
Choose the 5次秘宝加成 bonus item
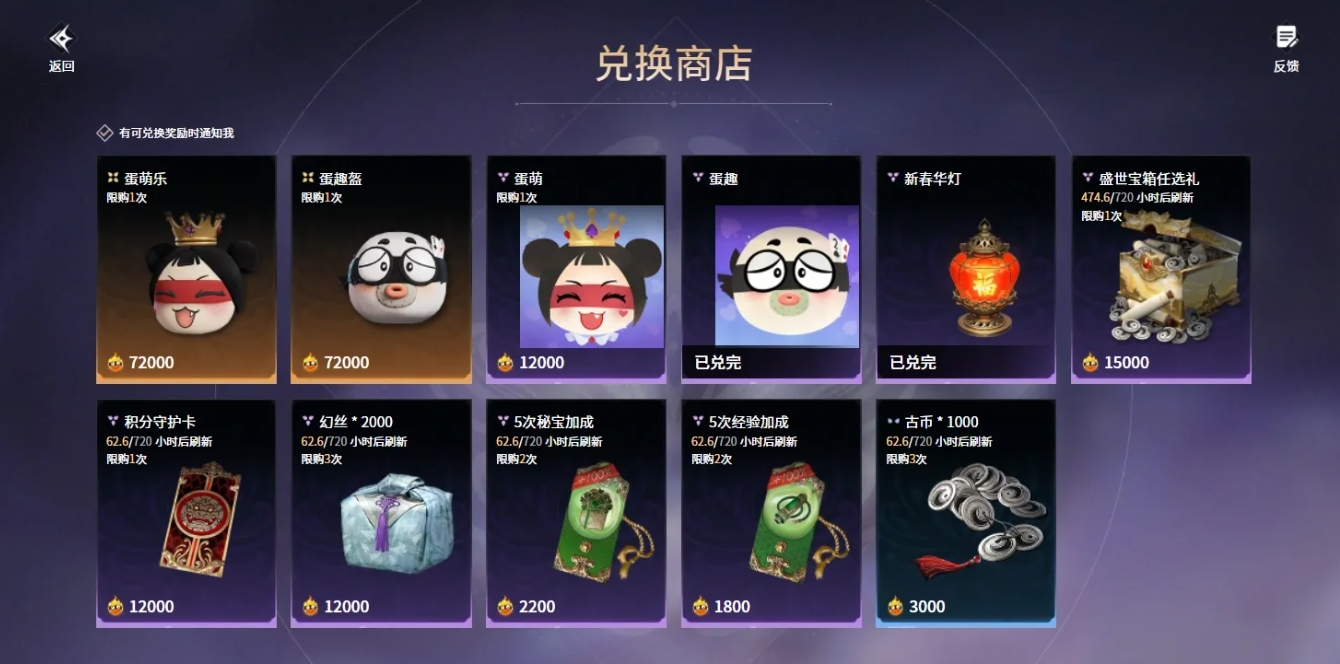click(576, 513)
